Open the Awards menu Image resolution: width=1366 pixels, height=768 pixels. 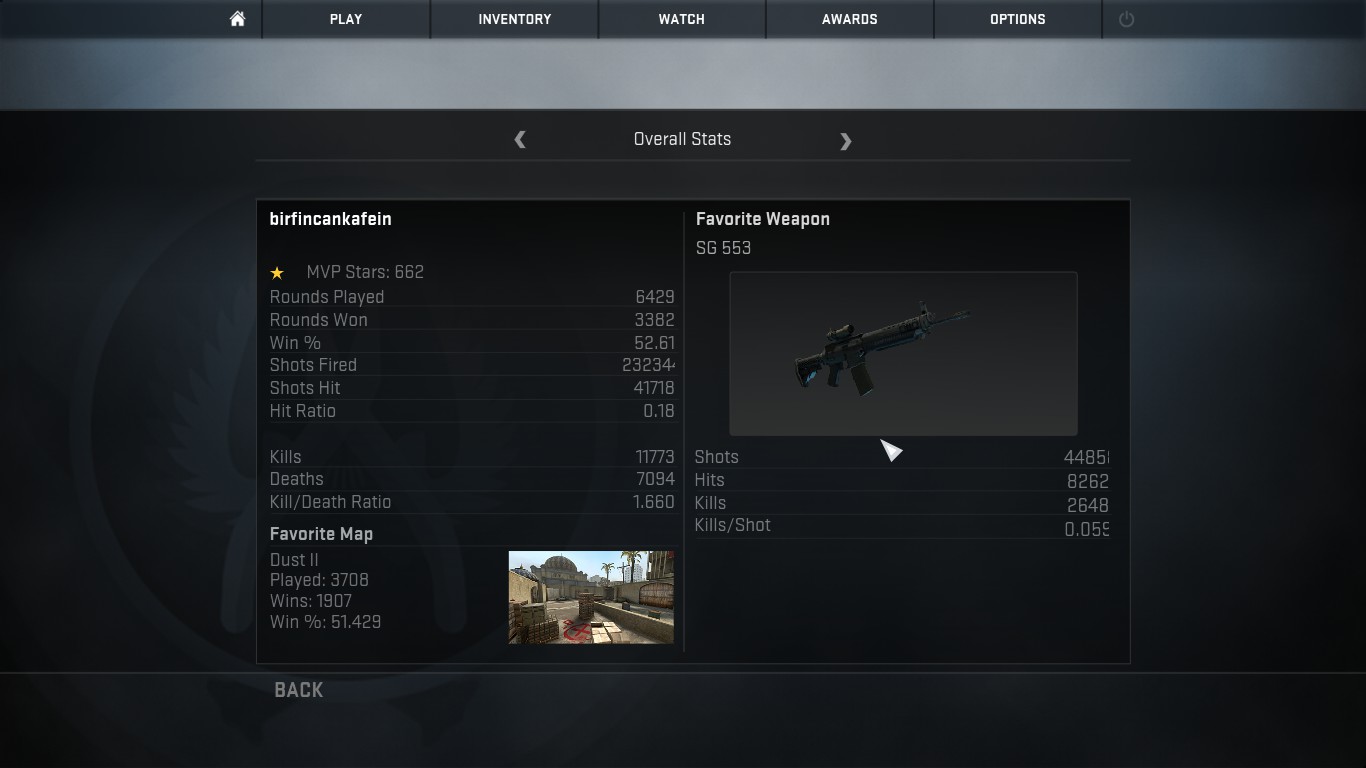(x=849, y=19)
